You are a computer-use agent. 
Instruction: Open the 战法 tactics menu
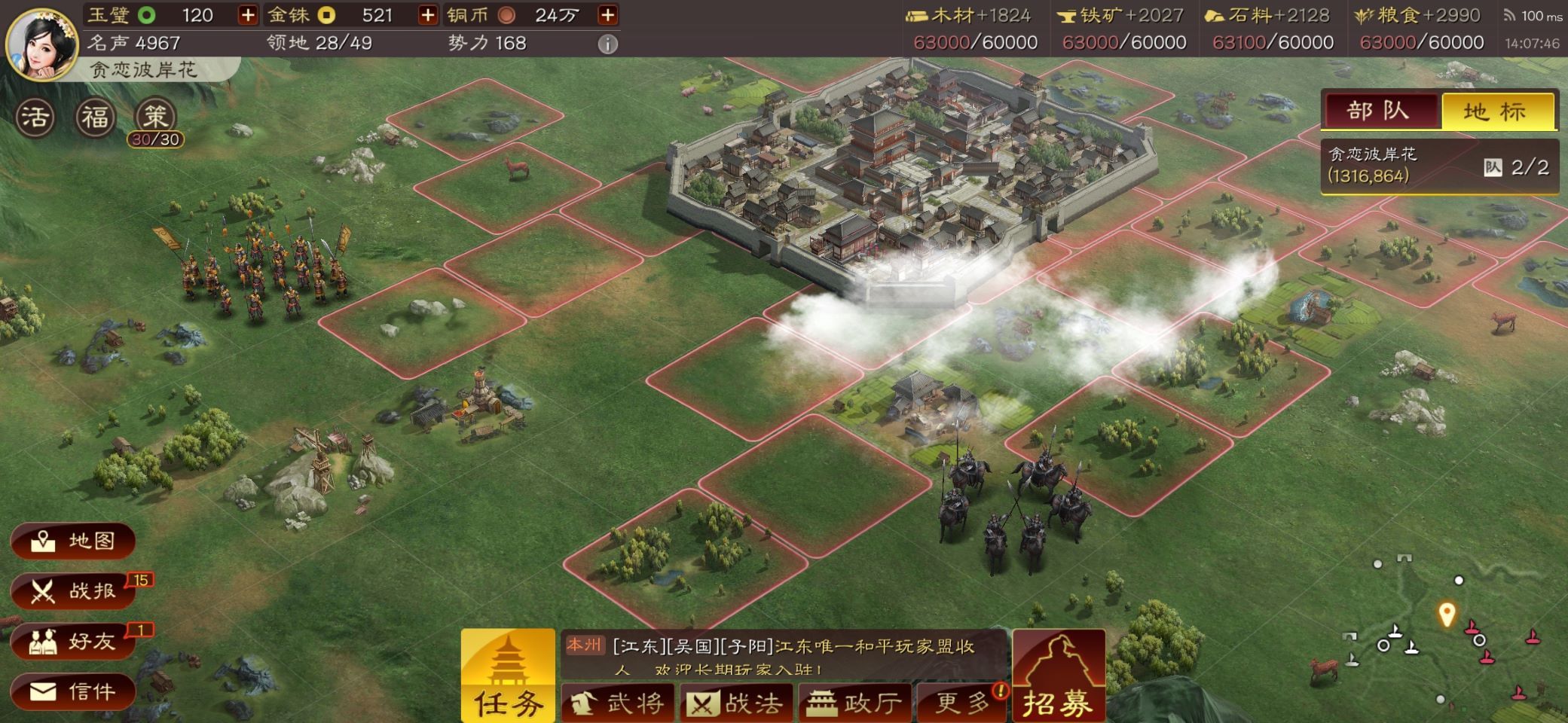736,703
